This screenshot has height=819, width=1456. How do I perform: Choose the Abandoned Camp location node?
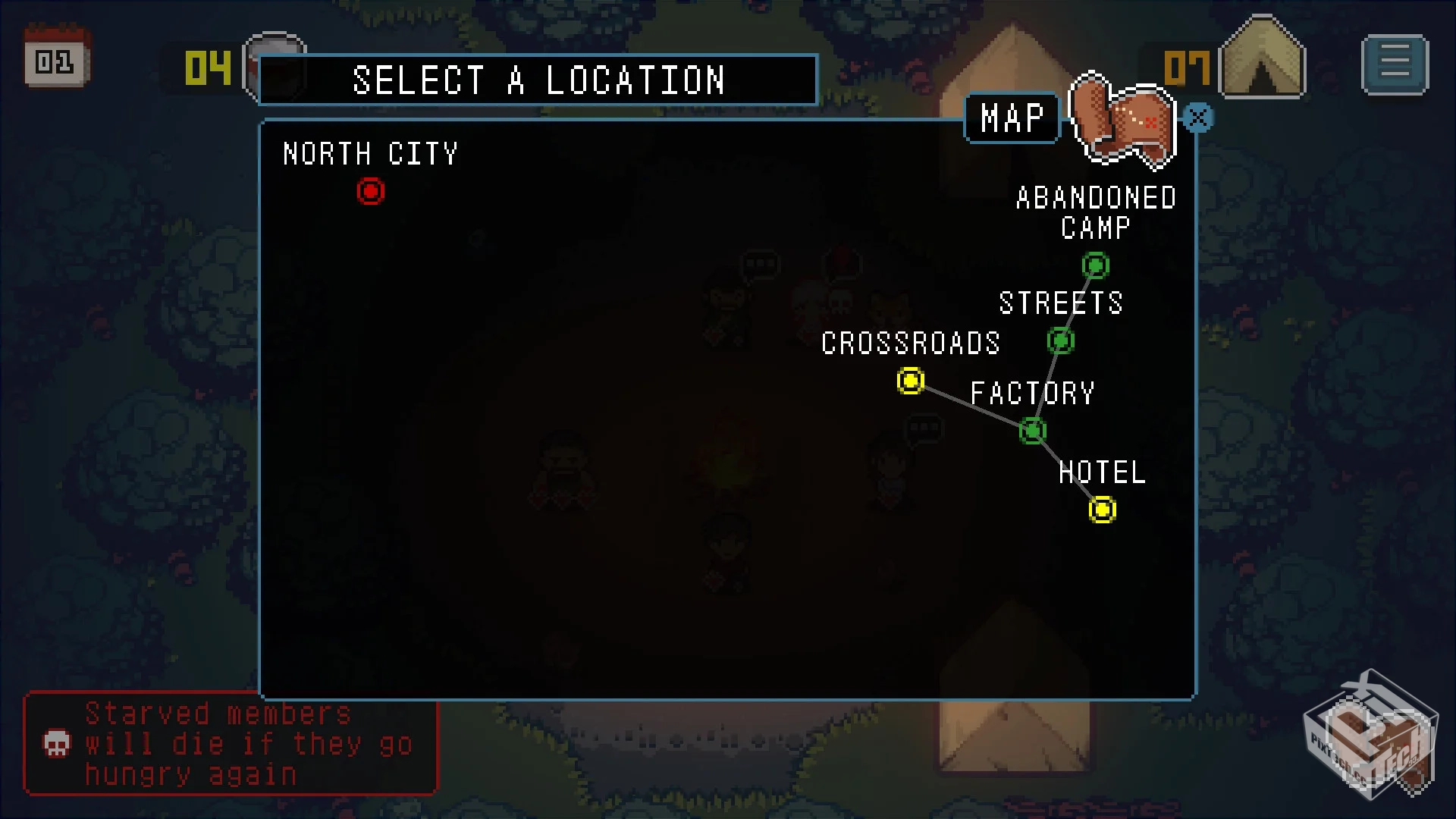[1095, 265]
